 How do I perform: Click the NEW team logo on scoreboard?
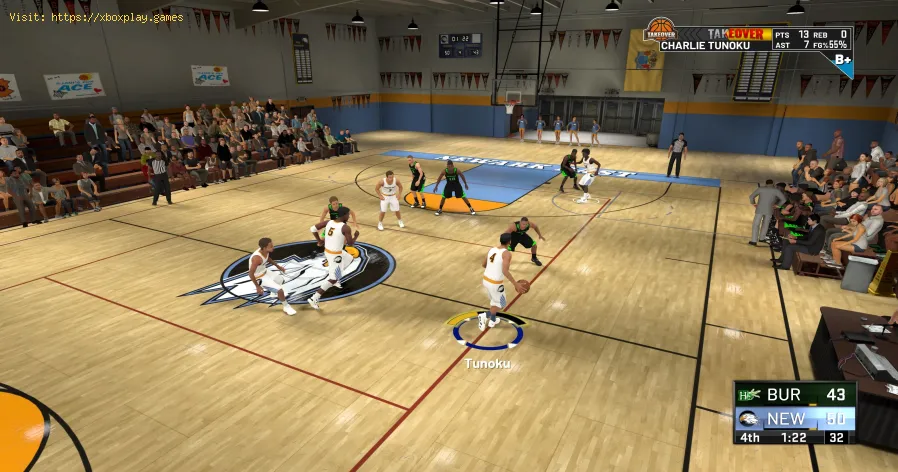[747, 418]
